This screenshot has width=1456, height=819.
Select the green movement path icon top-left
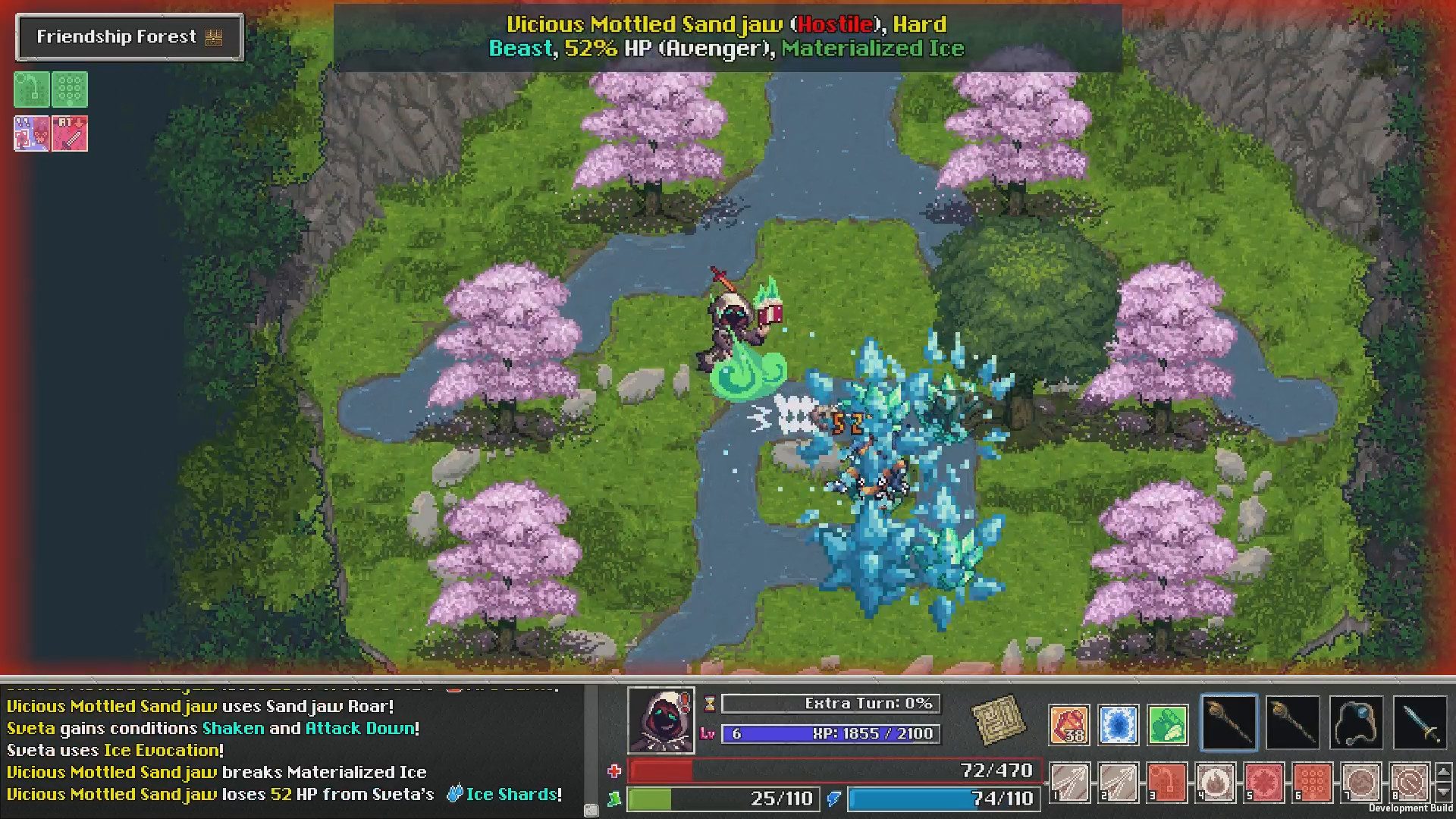pos(31,89)
